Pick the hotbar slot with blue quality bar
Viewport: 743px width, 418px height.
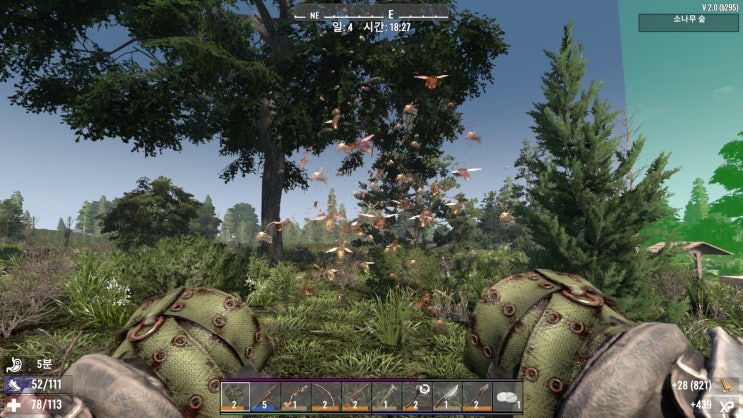(x=266, y=397)
